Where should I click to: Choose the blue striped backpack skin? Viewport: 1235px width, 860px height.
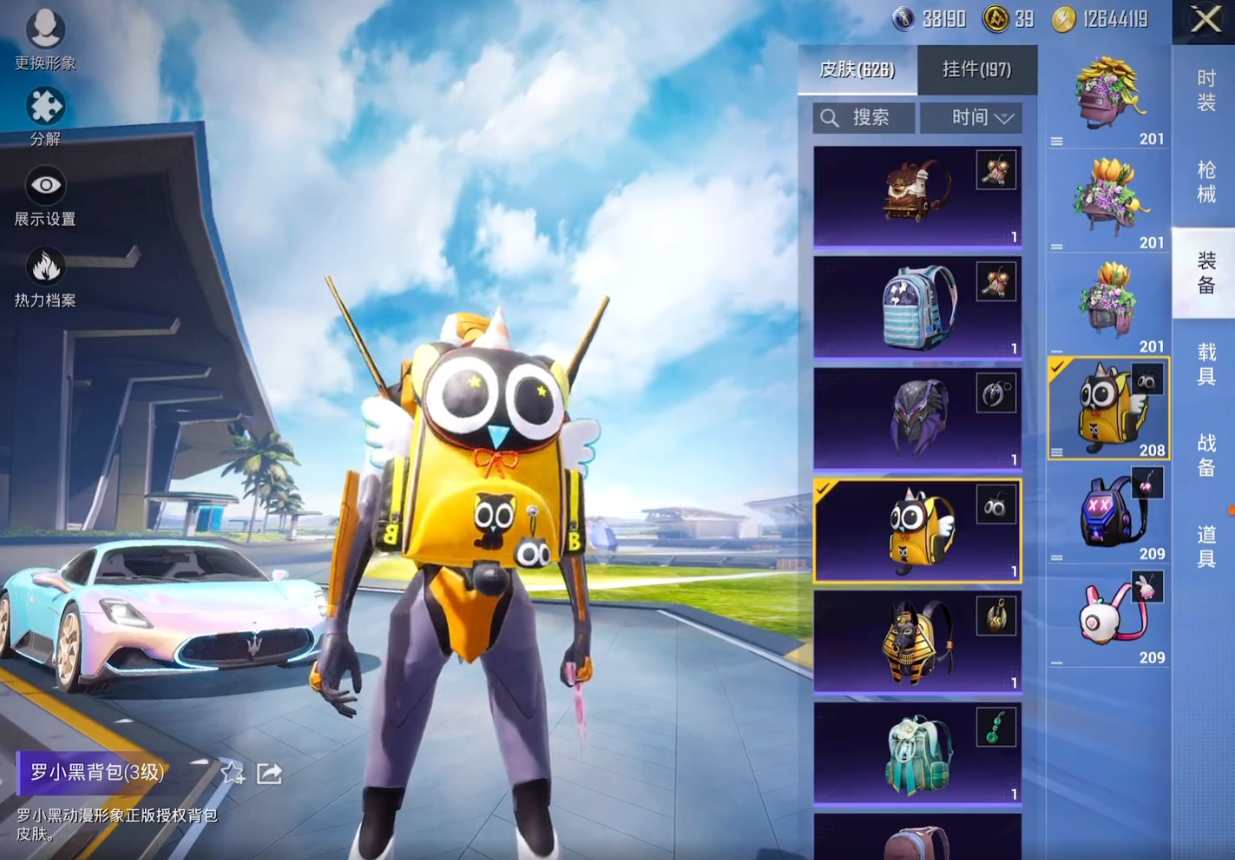917,308
